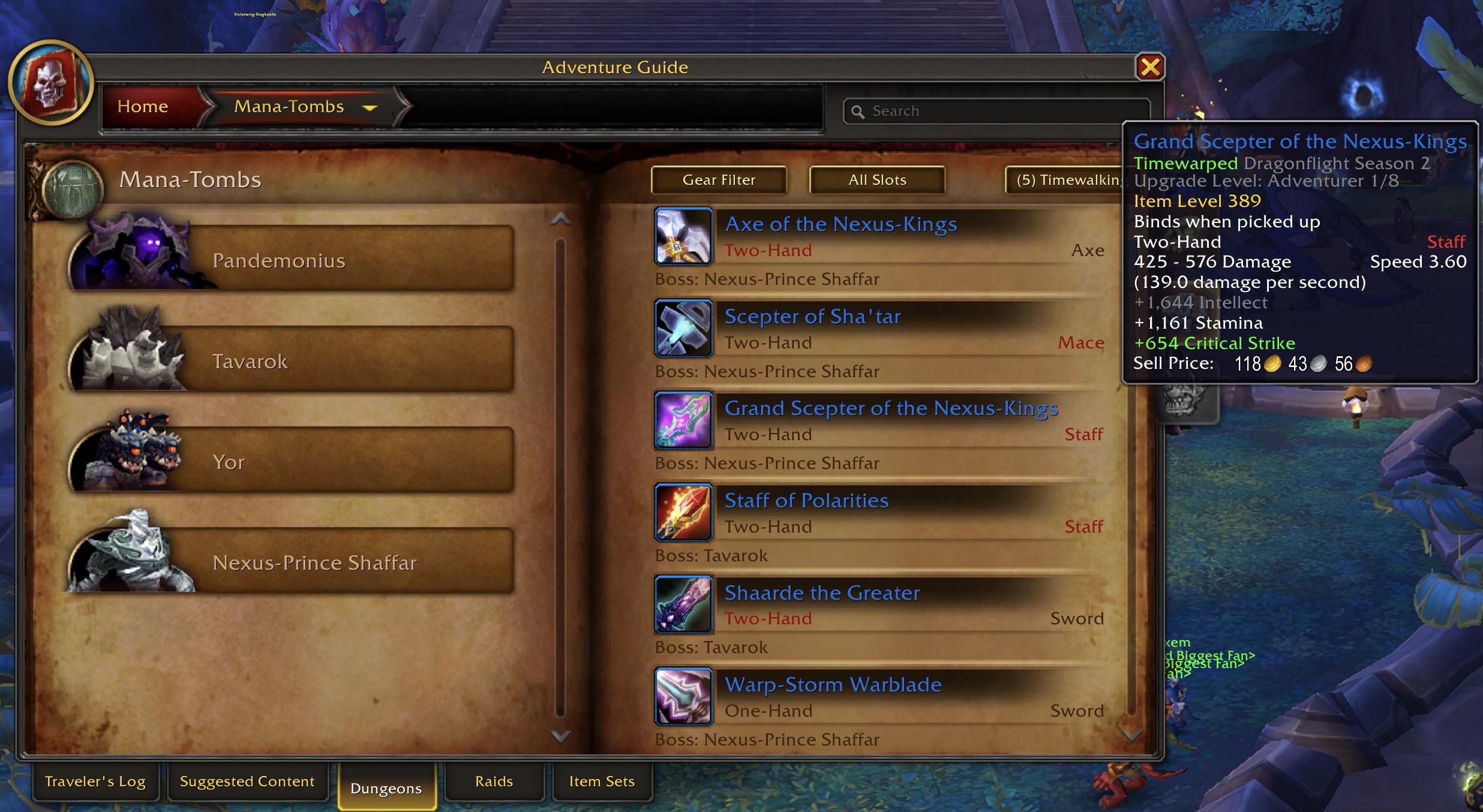Open the Suggested Content tab
Screen dimensions: 1483x812
coord(247,781)
